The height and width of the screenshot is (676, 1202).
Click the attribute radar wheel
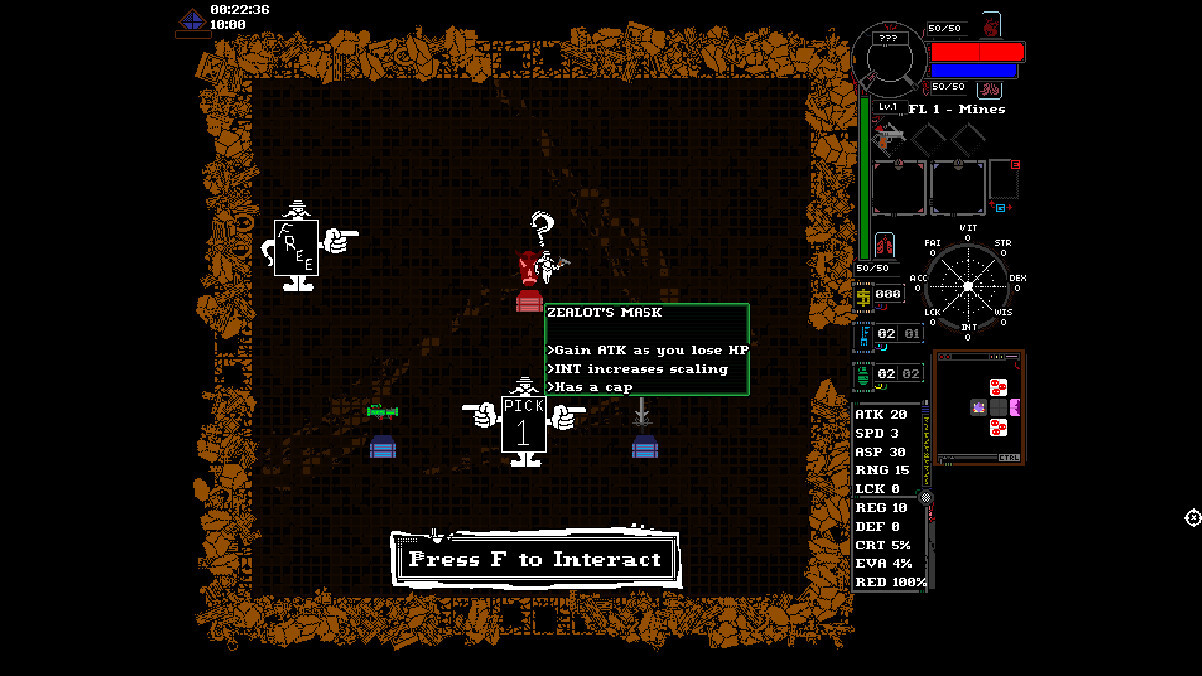coord(967,286)
